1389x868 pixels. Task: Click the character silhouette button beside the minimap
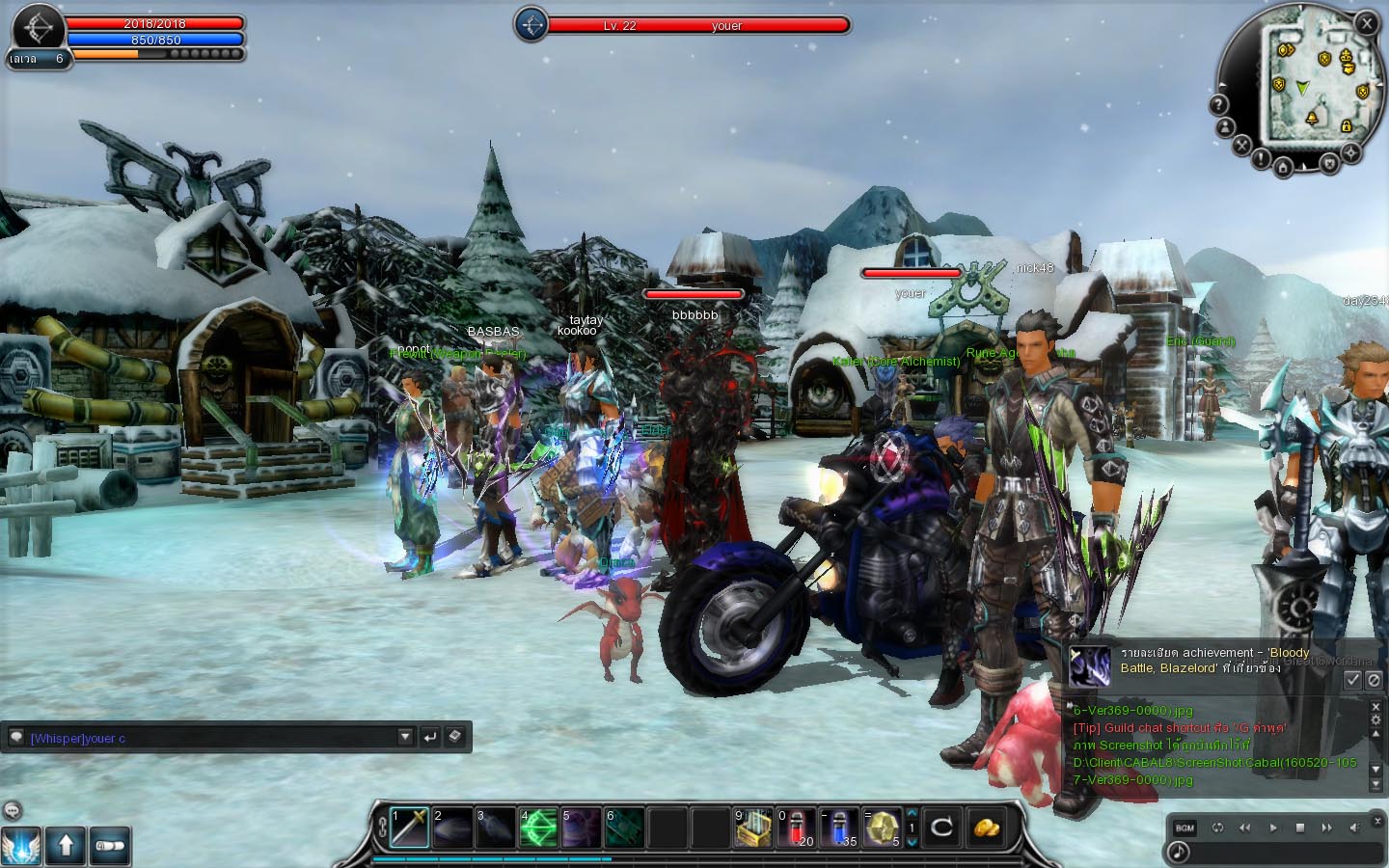click(1225, 126)
